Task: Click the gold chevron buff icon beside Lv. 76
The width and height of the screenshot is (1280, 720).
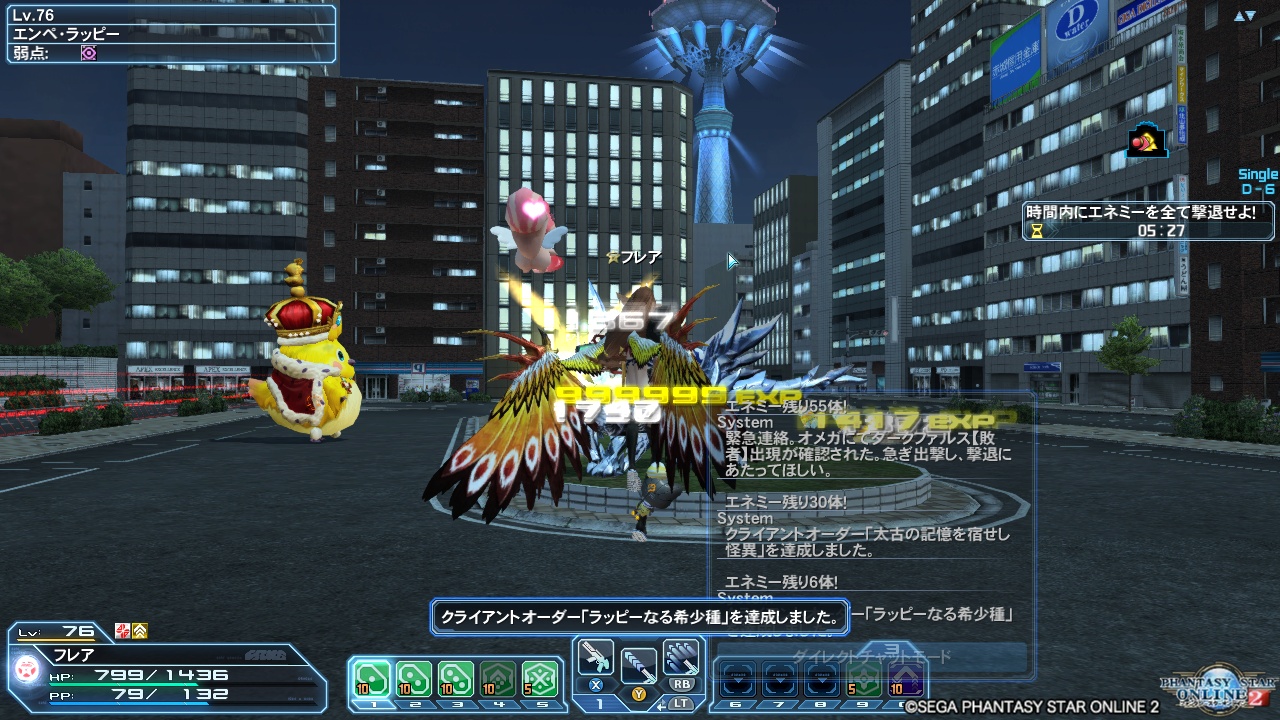Action: 139,631
